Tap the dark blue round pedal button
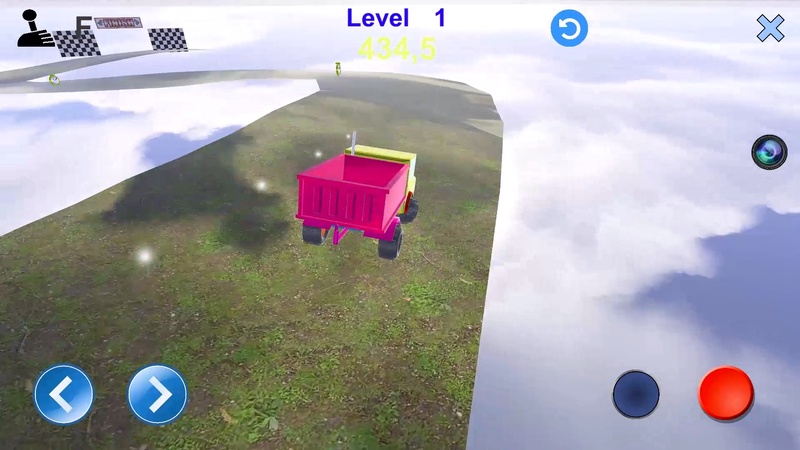The height and width of the screenshot is (450, 800). [x=636, y=394]
